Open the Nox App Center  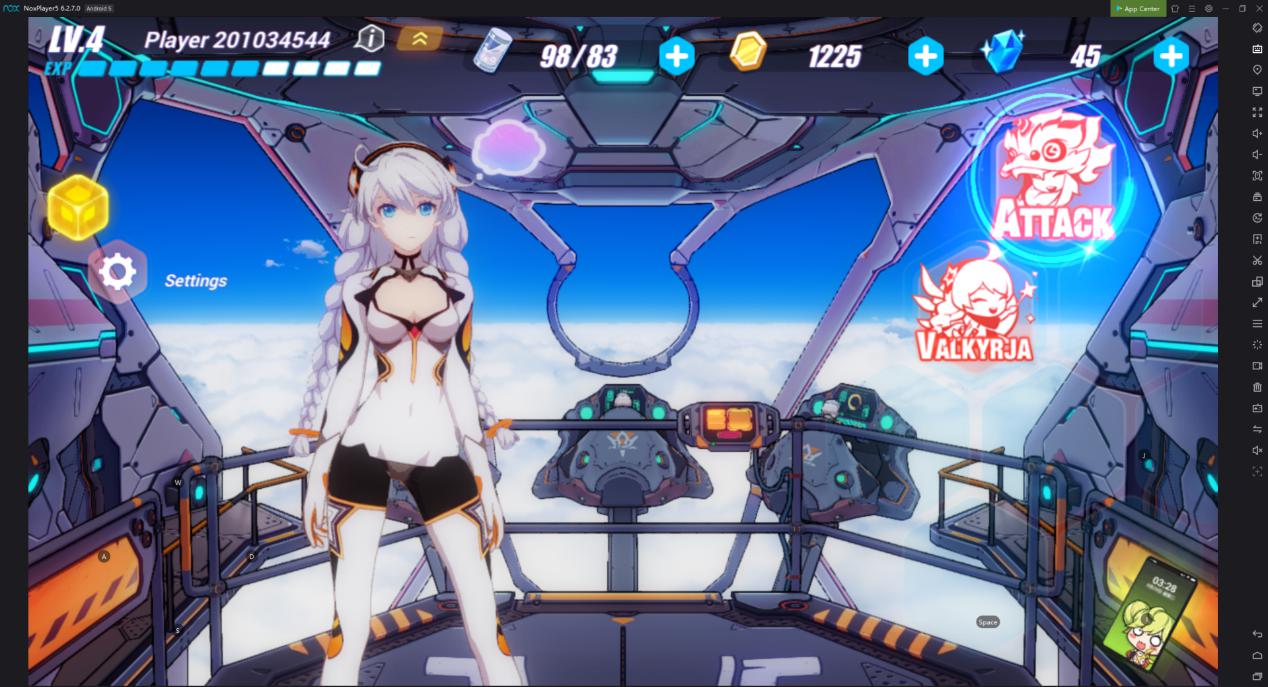1137,8
